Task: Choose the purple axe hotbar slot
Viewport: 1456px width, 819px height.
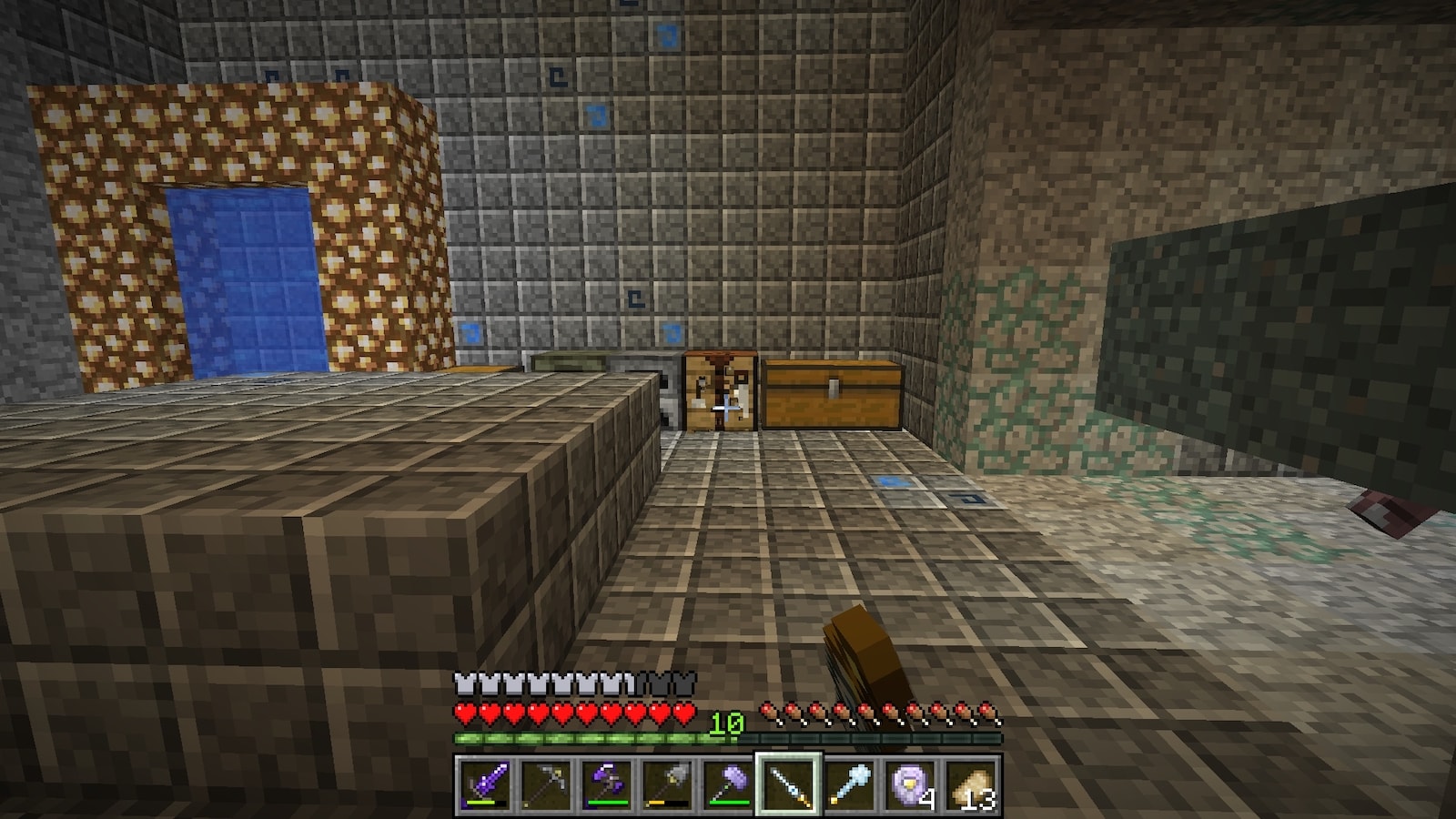Action: 605,784
